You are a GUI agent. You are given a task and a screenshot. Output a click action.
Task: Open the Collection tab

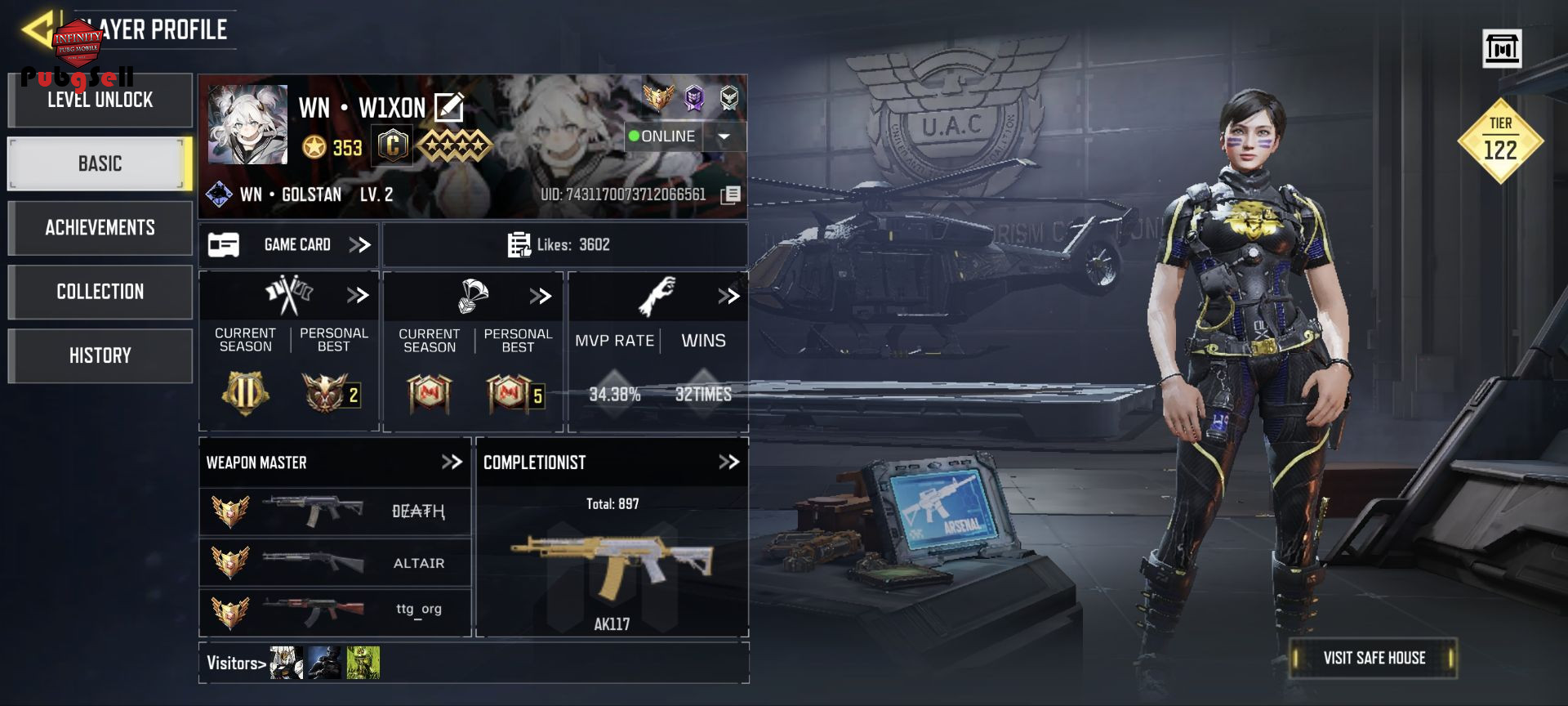click(x=100, y=292)
